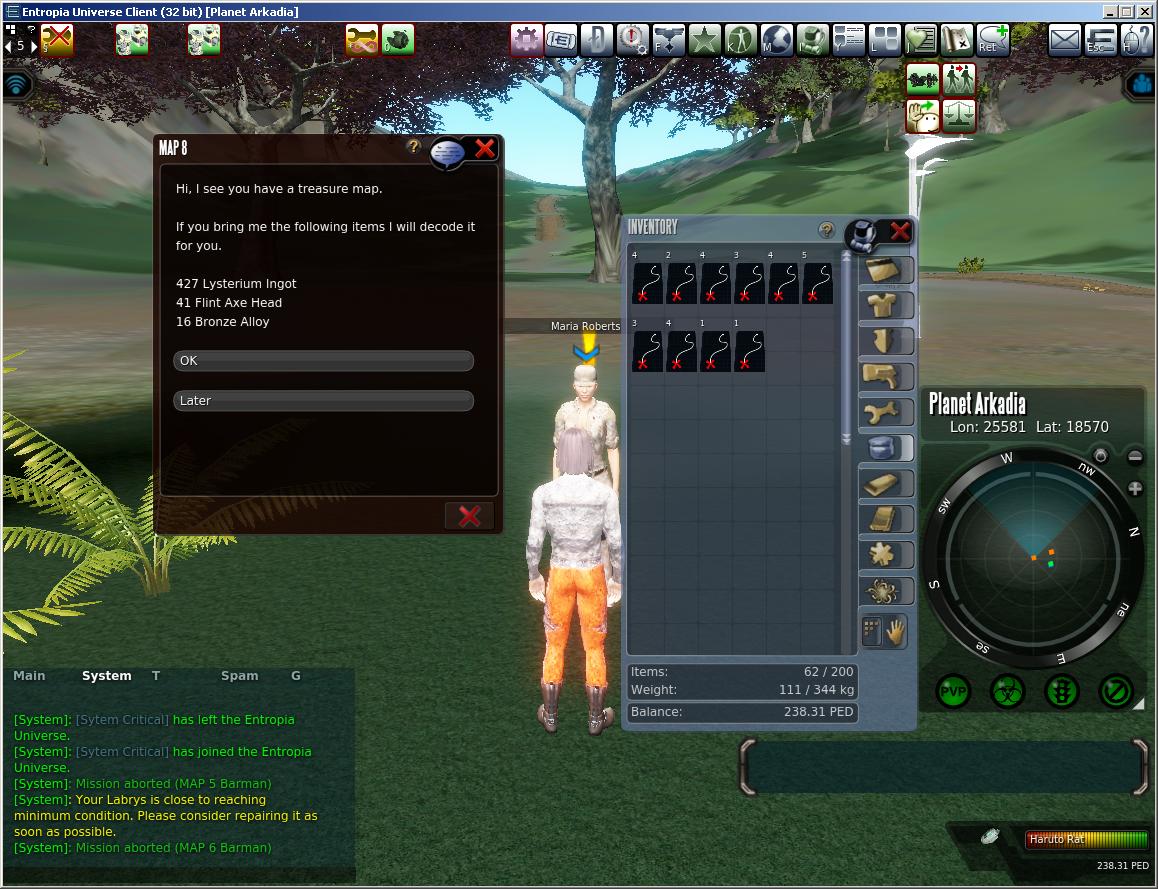Image resolution: width=1158 pixels, height=889 pixels.
Task: Confirm the dialog with the OK option
Action: [x=323, y=361]
